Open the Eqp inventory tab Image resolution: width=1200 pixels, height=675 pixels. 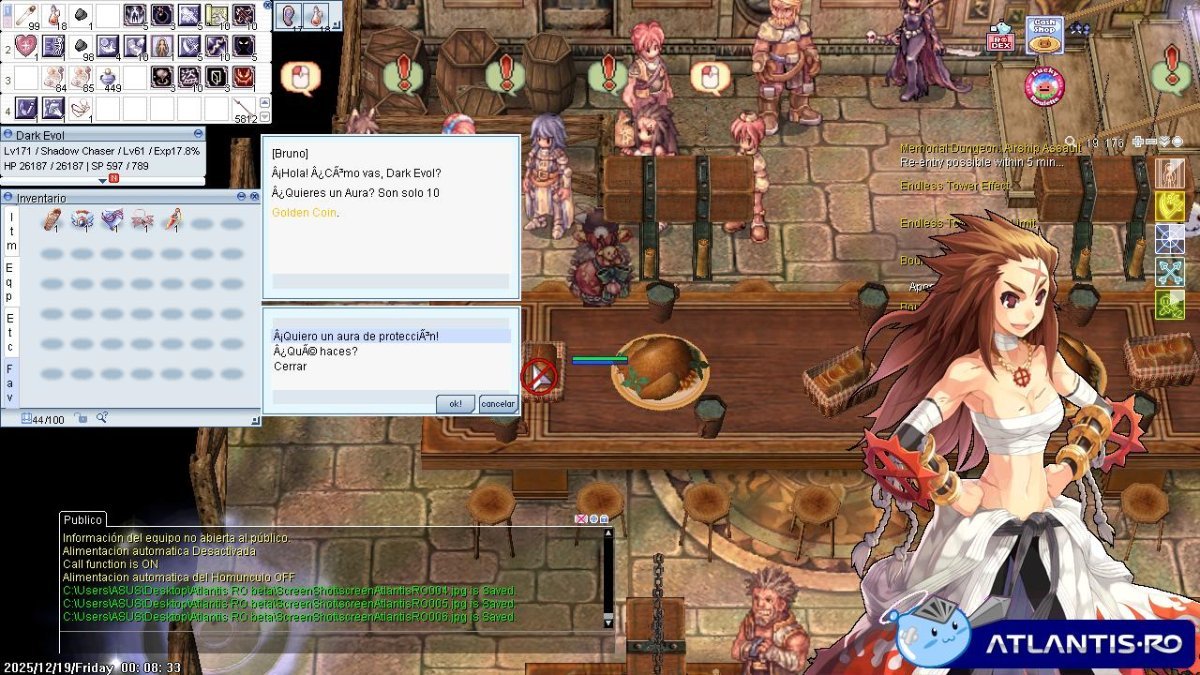11,282
